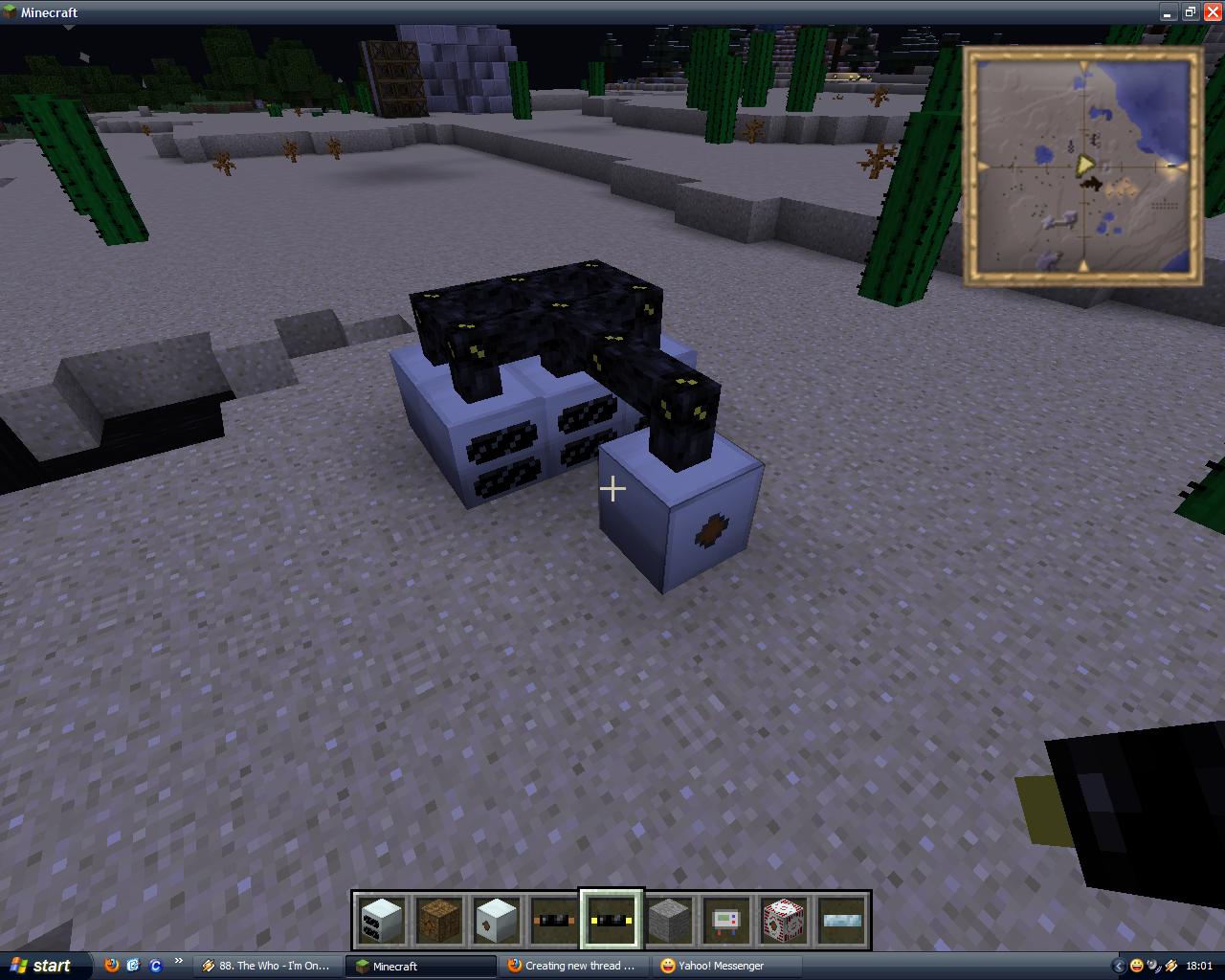
Task: Select the brown dirt-like block slot
Action: [x=439, y=921]
